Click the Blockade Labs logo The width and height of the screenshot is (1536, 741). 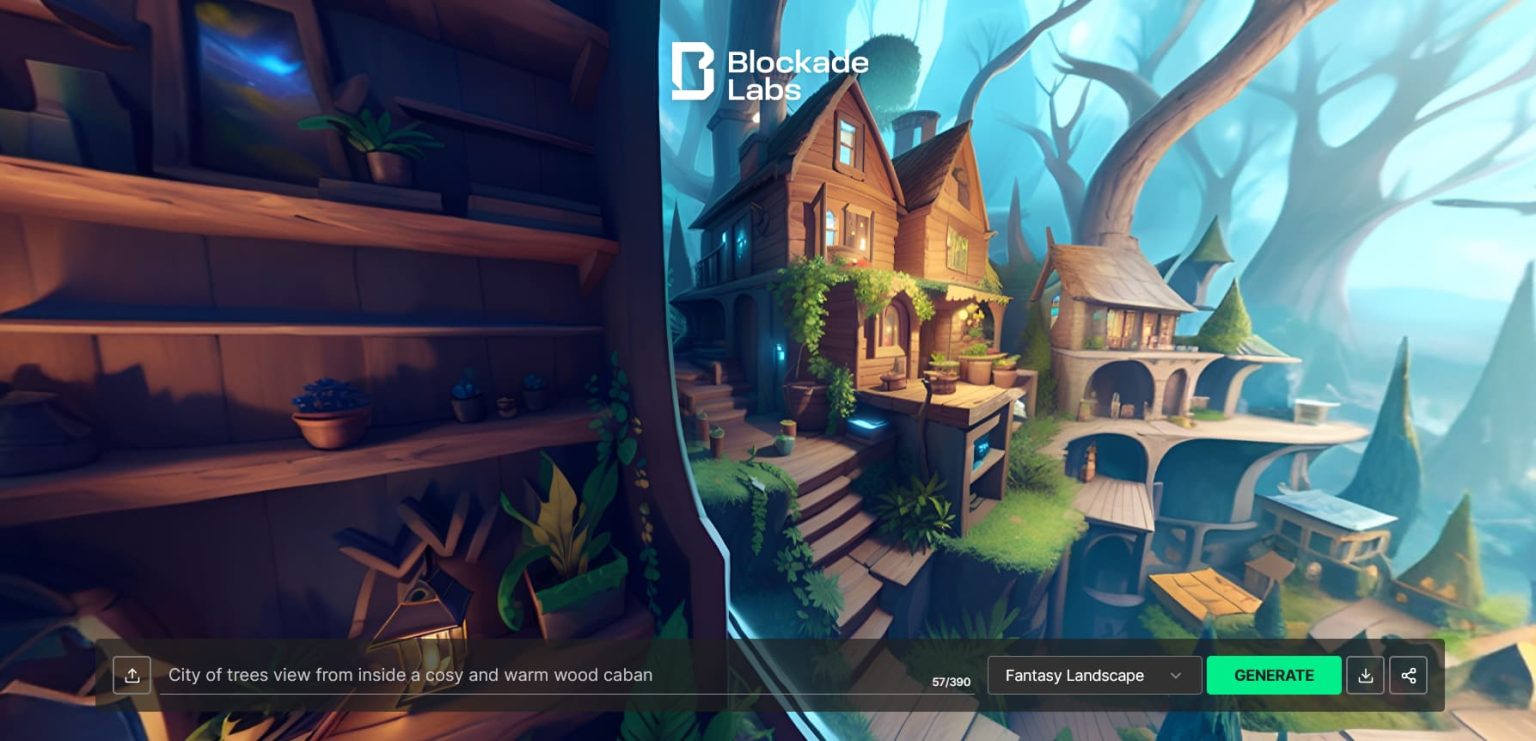point(770,71)
